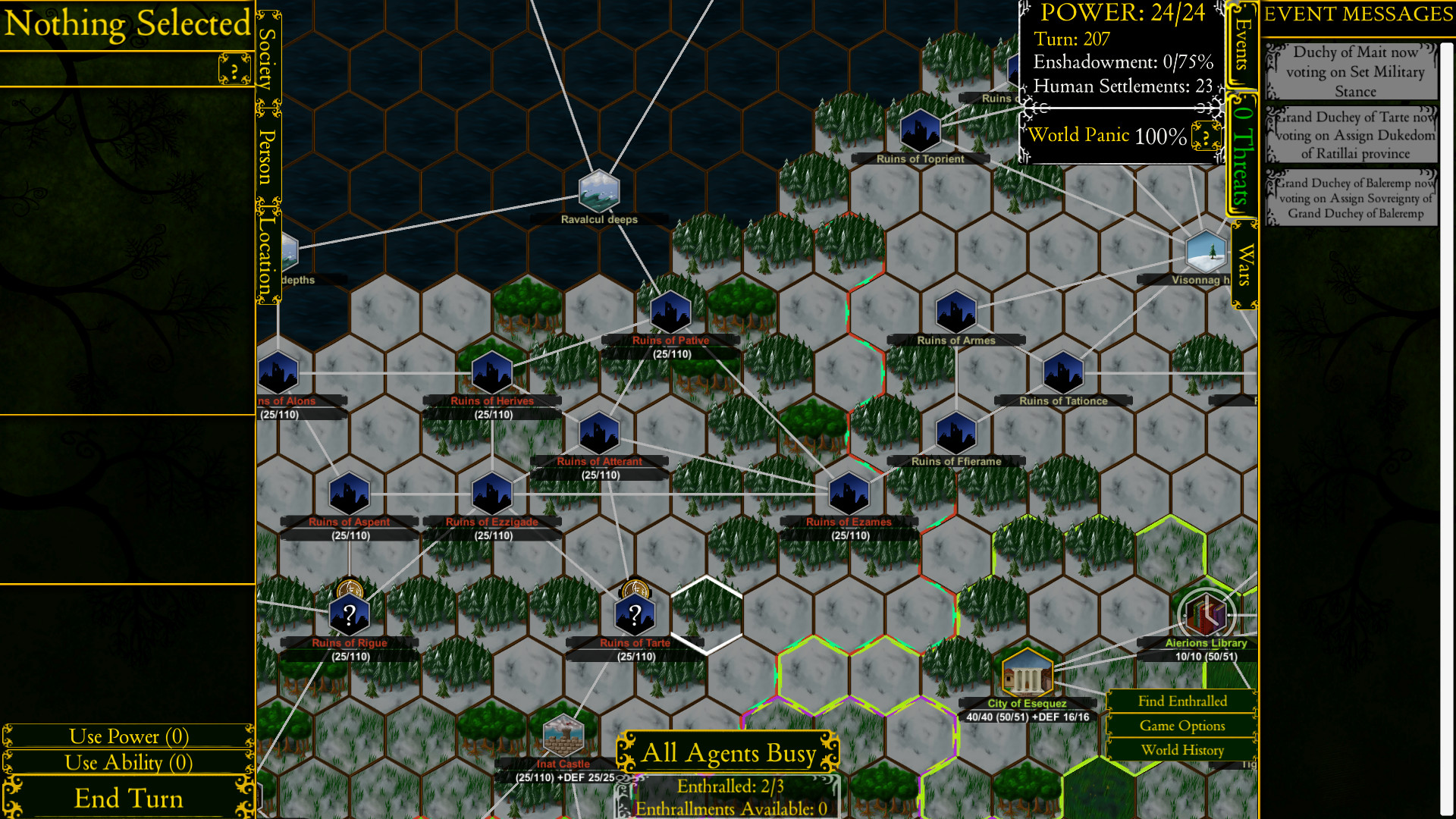This screenshot has height=819, width=1456.
Task: Select the Ruins of Ezames icon
Action: (849, 493)
